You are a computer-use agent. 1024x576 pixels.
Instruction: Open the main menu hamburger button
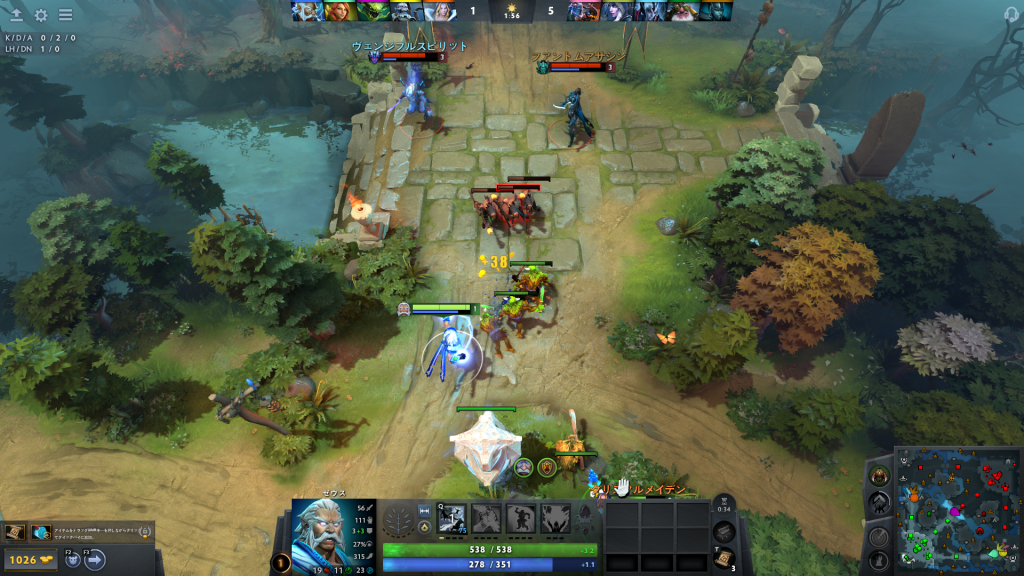[65, 15]
